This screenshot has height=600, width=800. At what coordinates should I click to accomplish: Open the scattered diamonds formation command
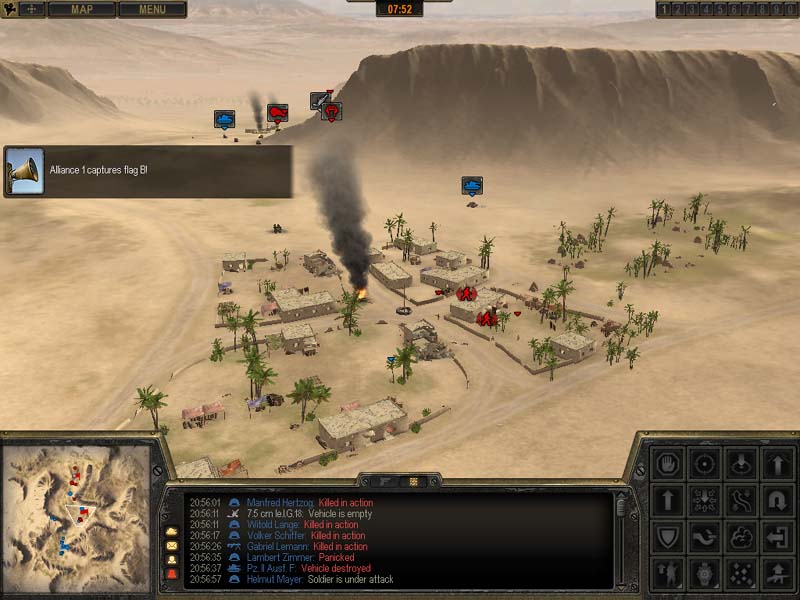(741, 573)
